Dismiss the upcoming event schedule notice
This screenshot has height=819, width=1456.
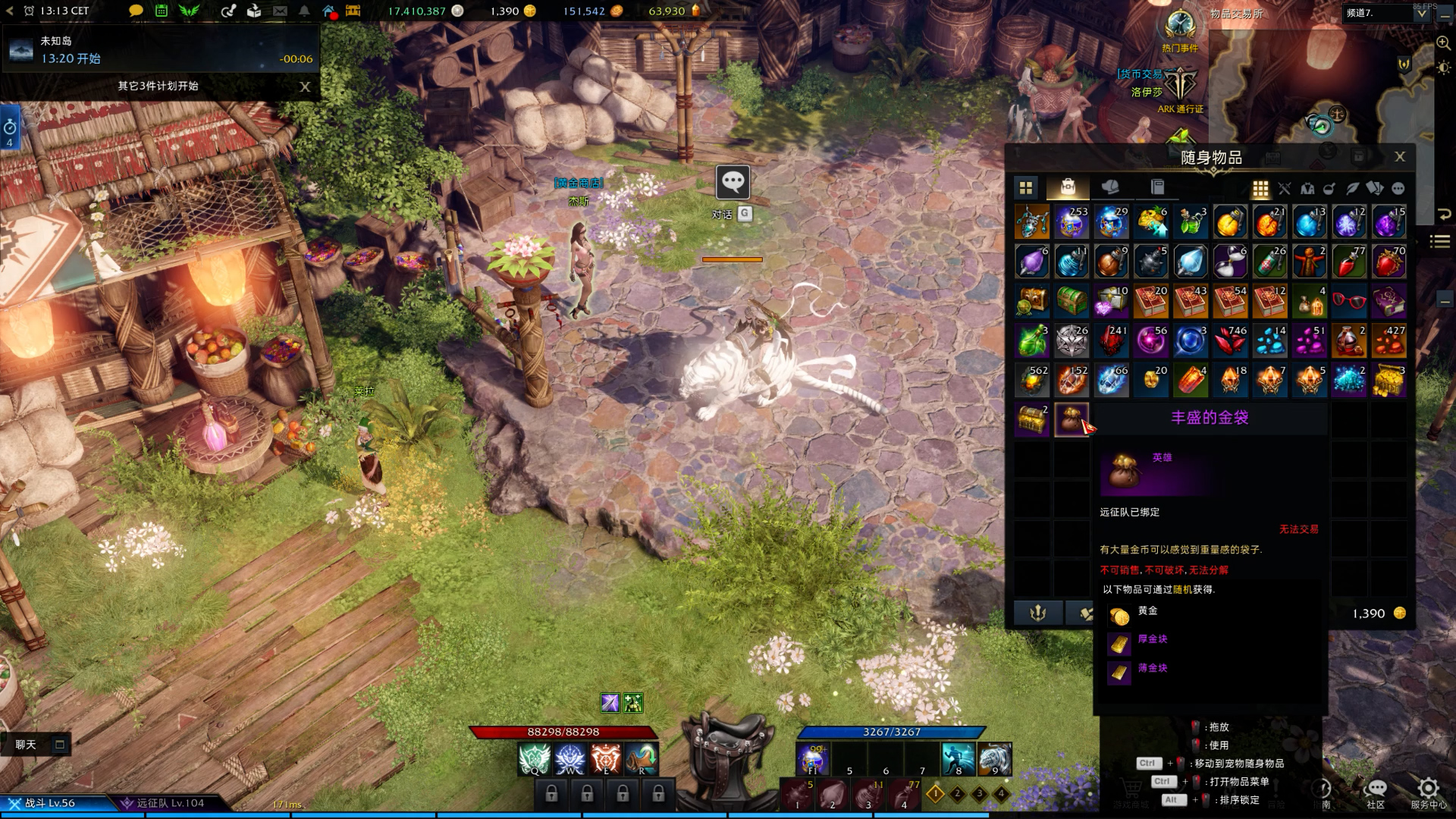305,86
